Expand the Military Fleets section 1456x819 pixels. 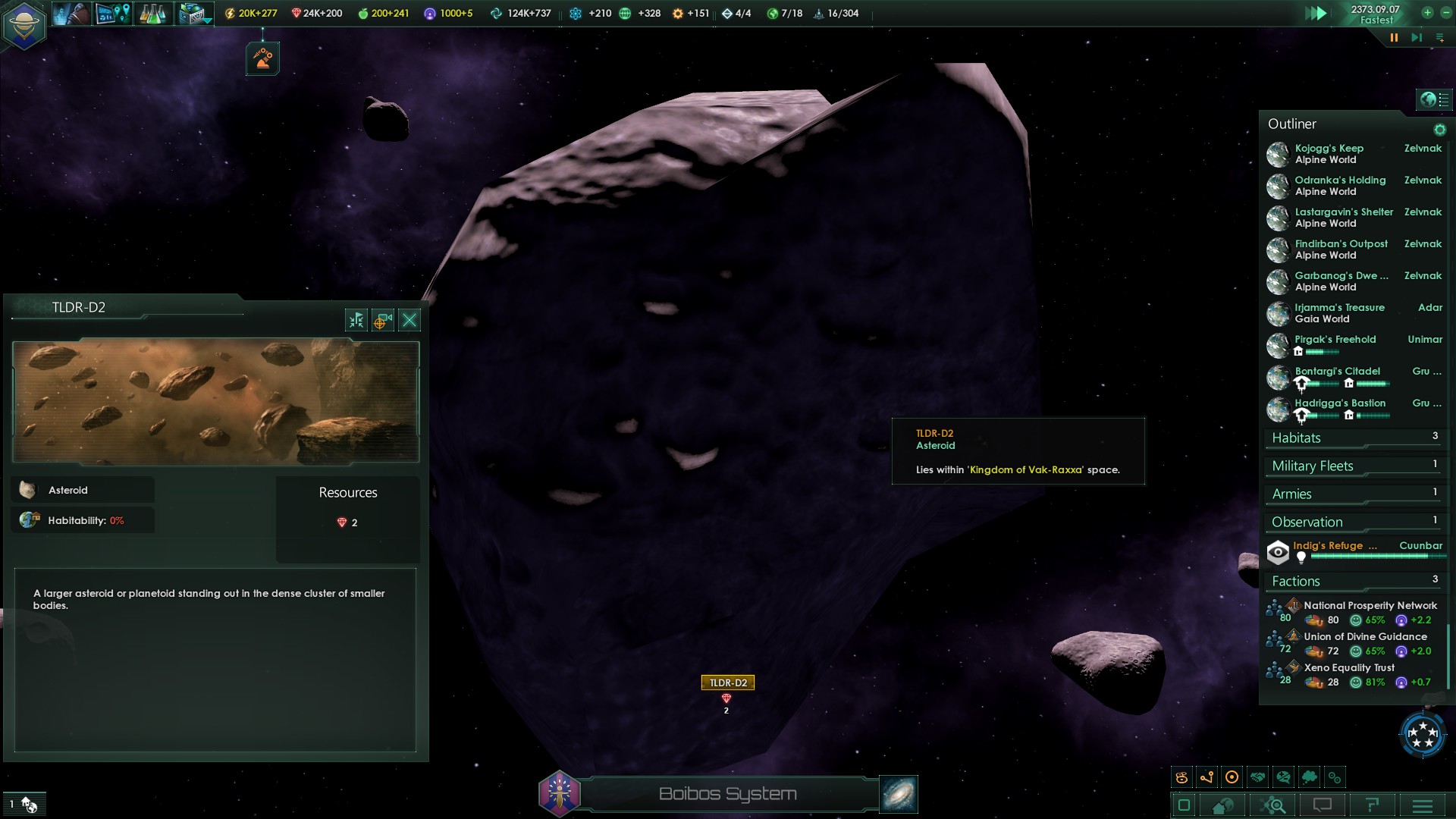[x=1313, y=466]
